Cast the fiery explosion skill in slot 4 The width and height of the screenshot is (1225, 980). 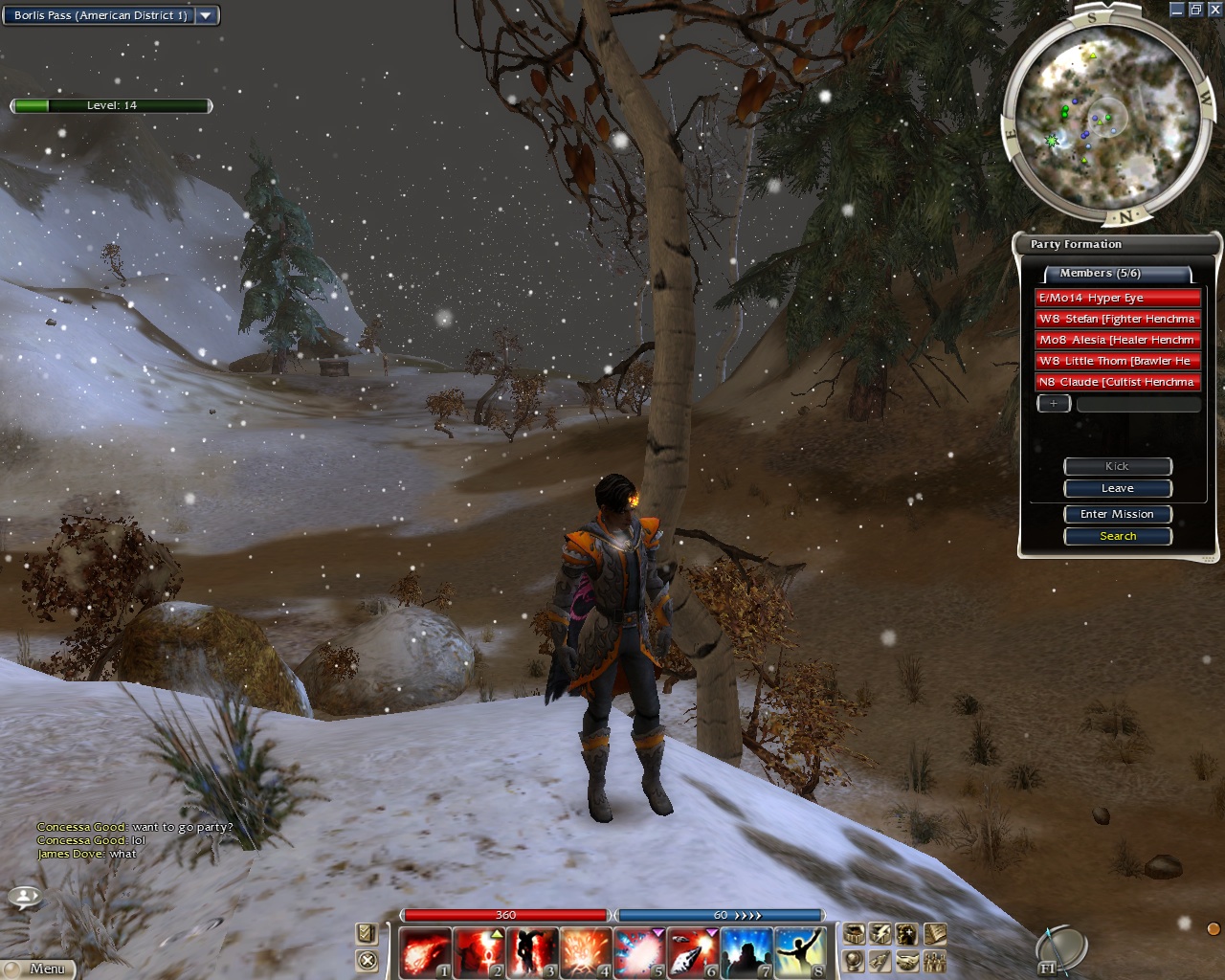tap(586, 953)
